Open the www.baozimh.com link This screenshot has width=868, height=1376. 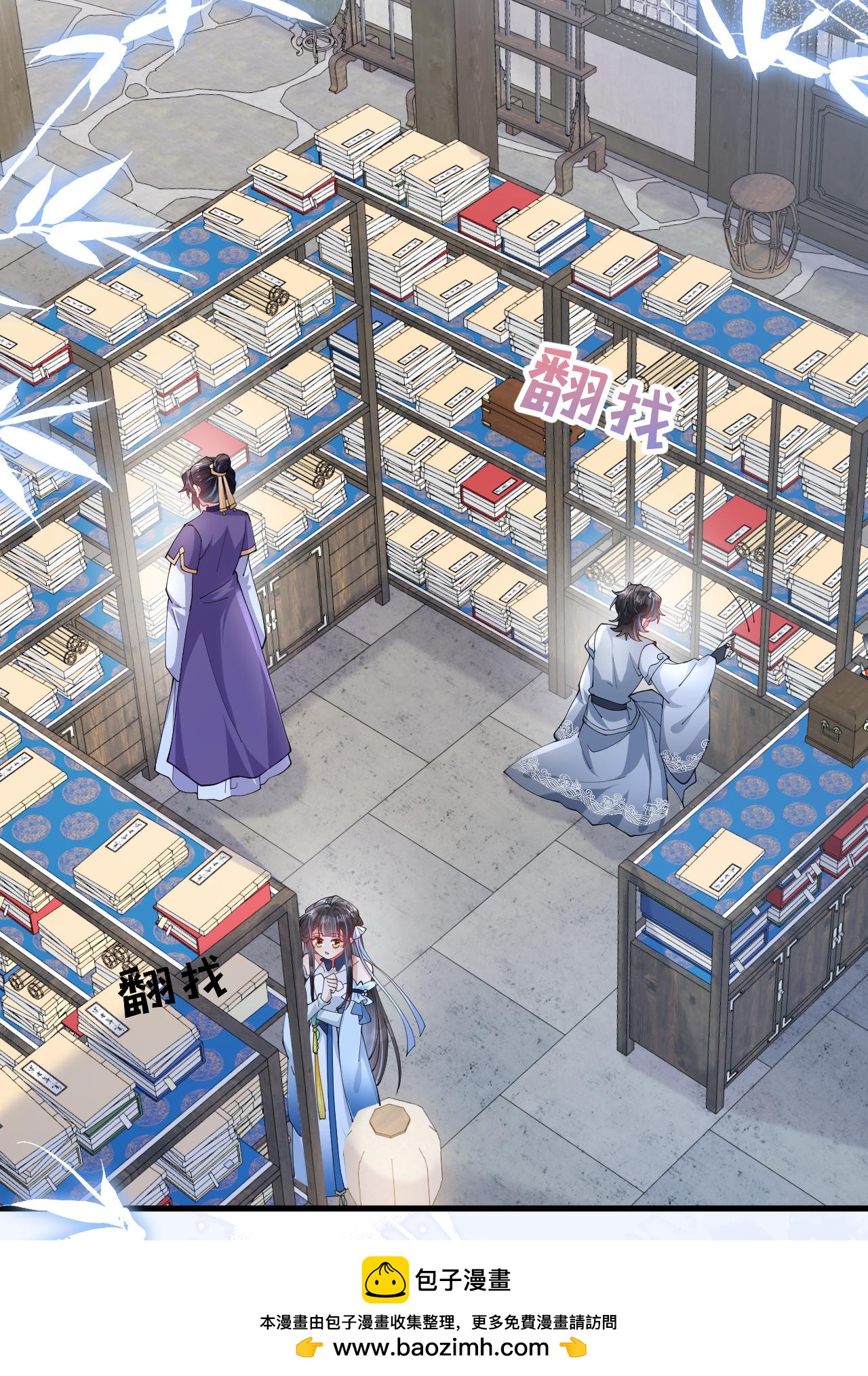(441, 1347)
